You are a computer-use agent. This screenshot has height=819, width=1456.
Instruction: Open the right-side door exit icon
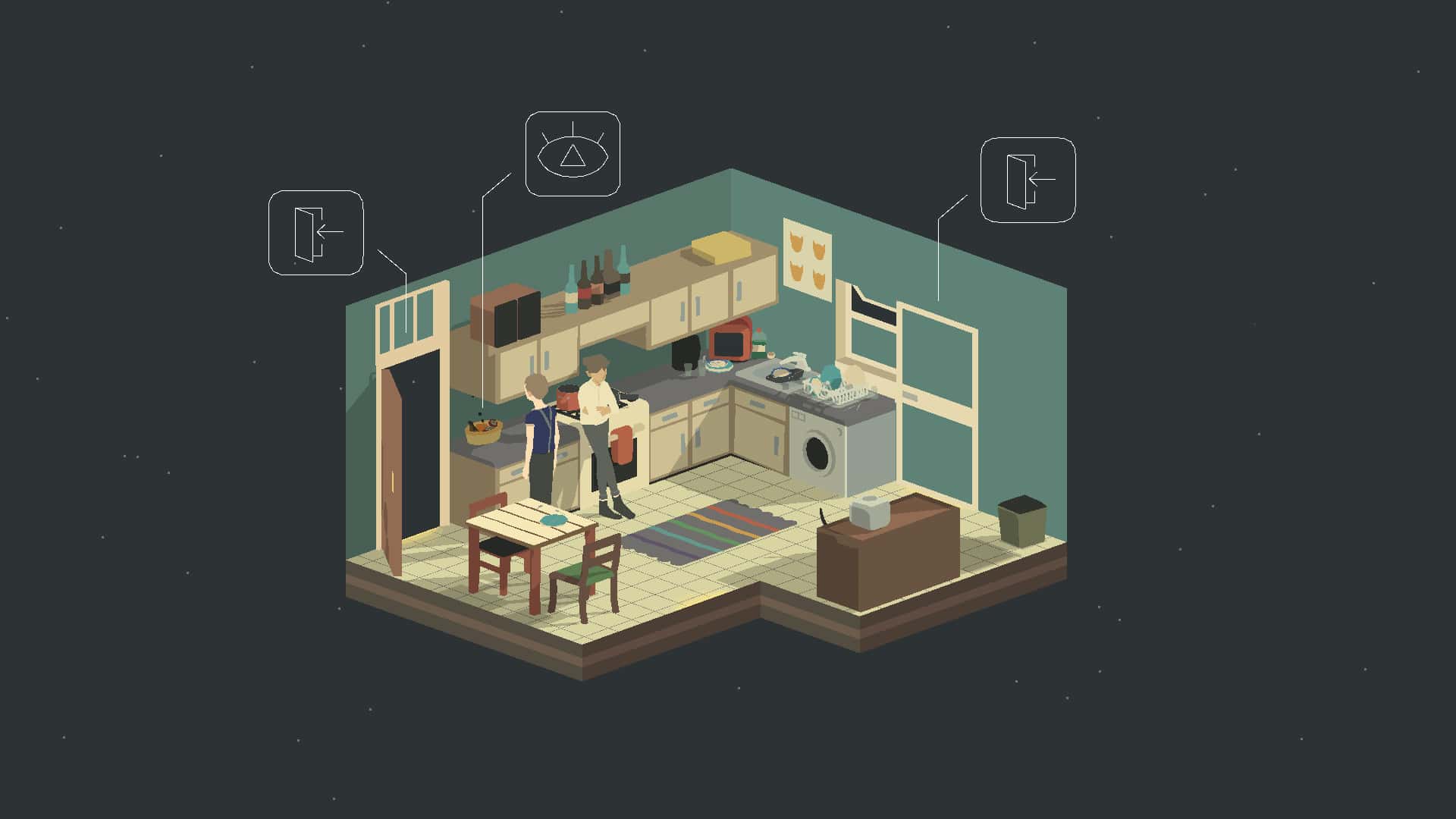(1030, 180)
